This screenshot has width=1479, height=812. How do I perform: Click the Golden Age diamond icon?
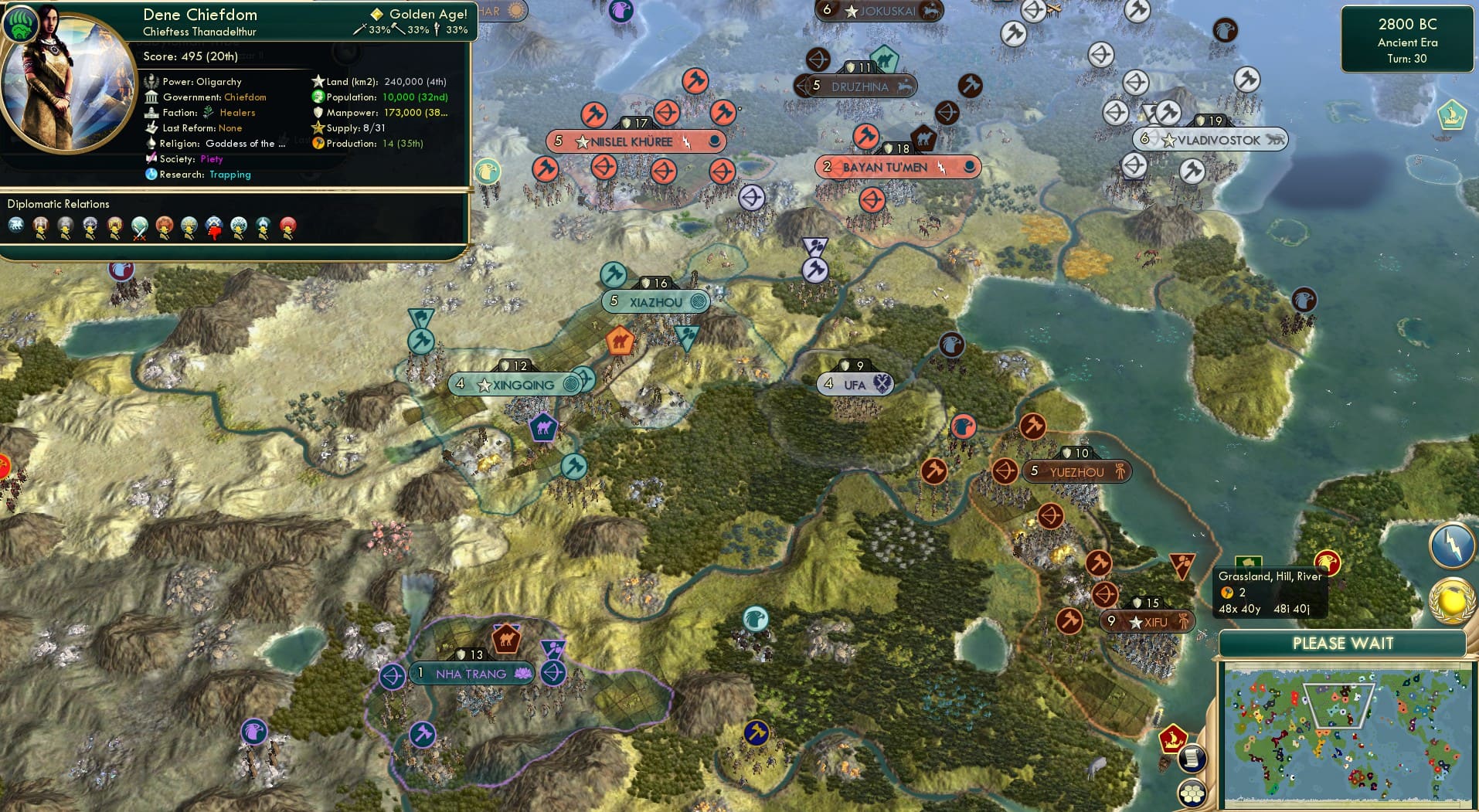click(378, 13)
